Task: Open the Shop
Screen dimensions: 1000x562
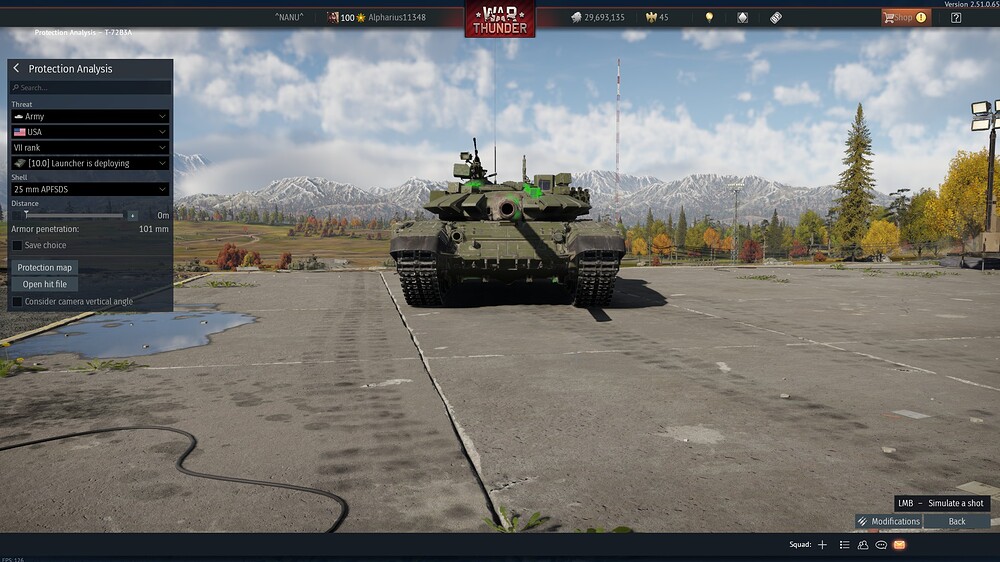Action: click(x=905, y=17)
